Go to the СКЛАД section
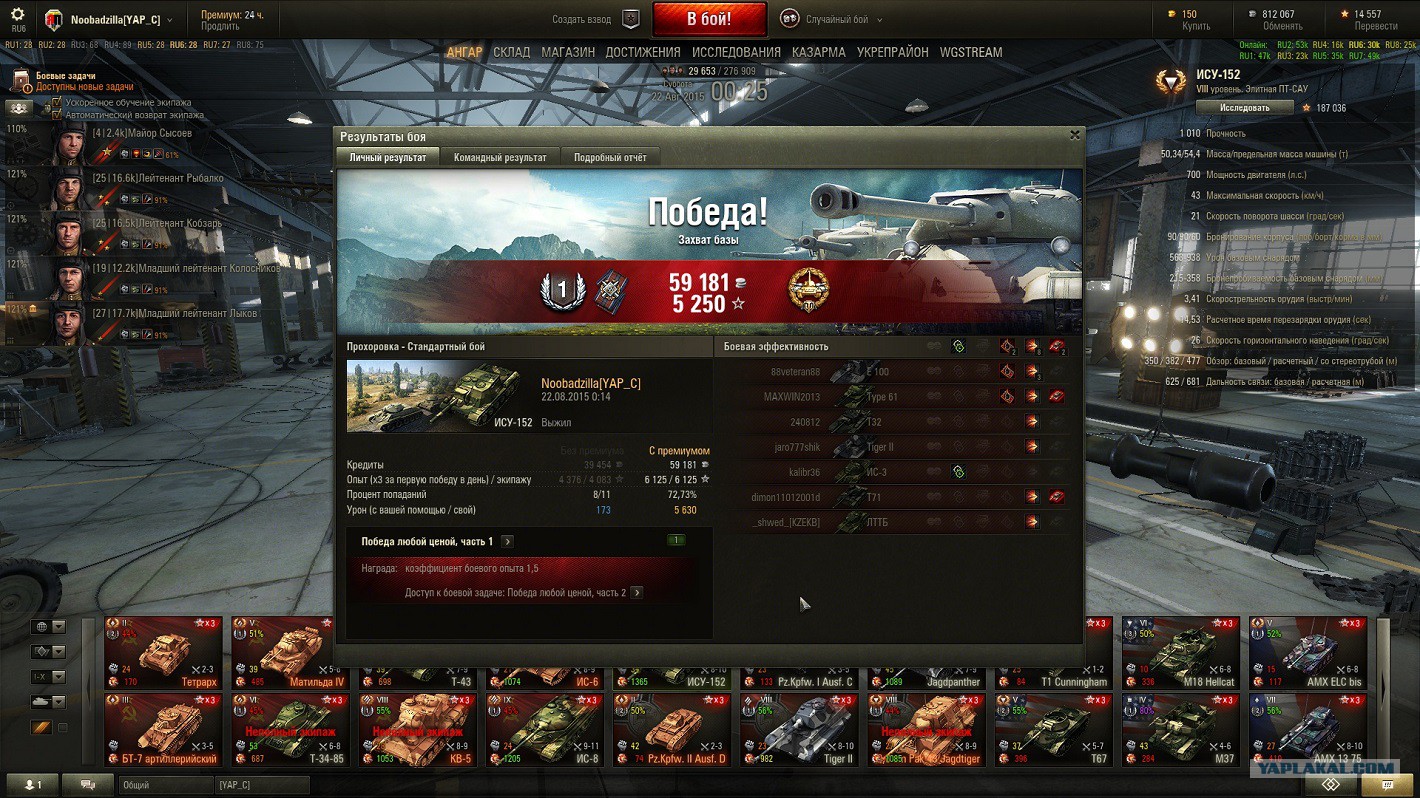Screen dimensions: 1420x798 [512, 52]
